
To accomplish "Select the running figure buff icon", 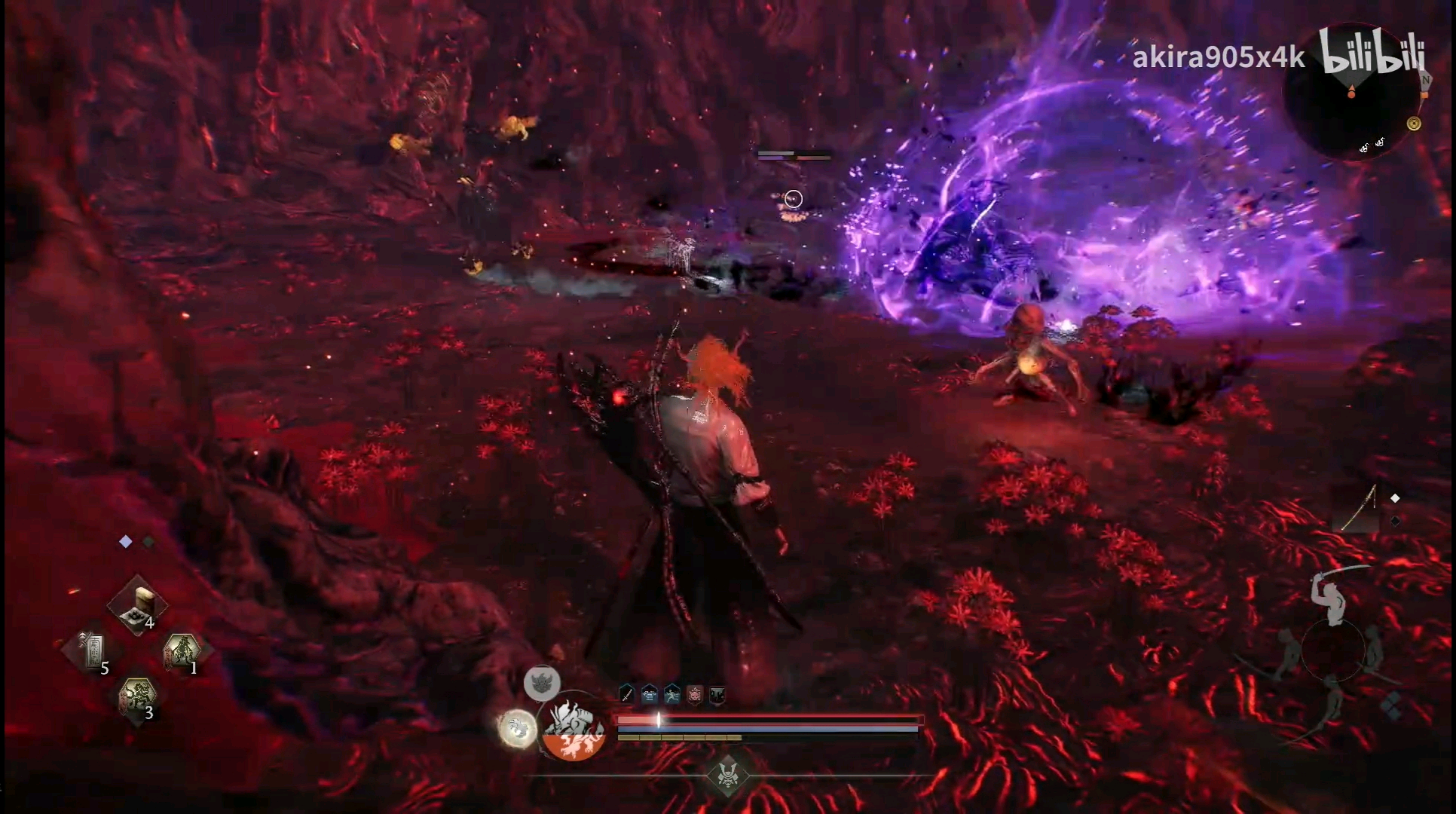I will click(x=672, y=694).
